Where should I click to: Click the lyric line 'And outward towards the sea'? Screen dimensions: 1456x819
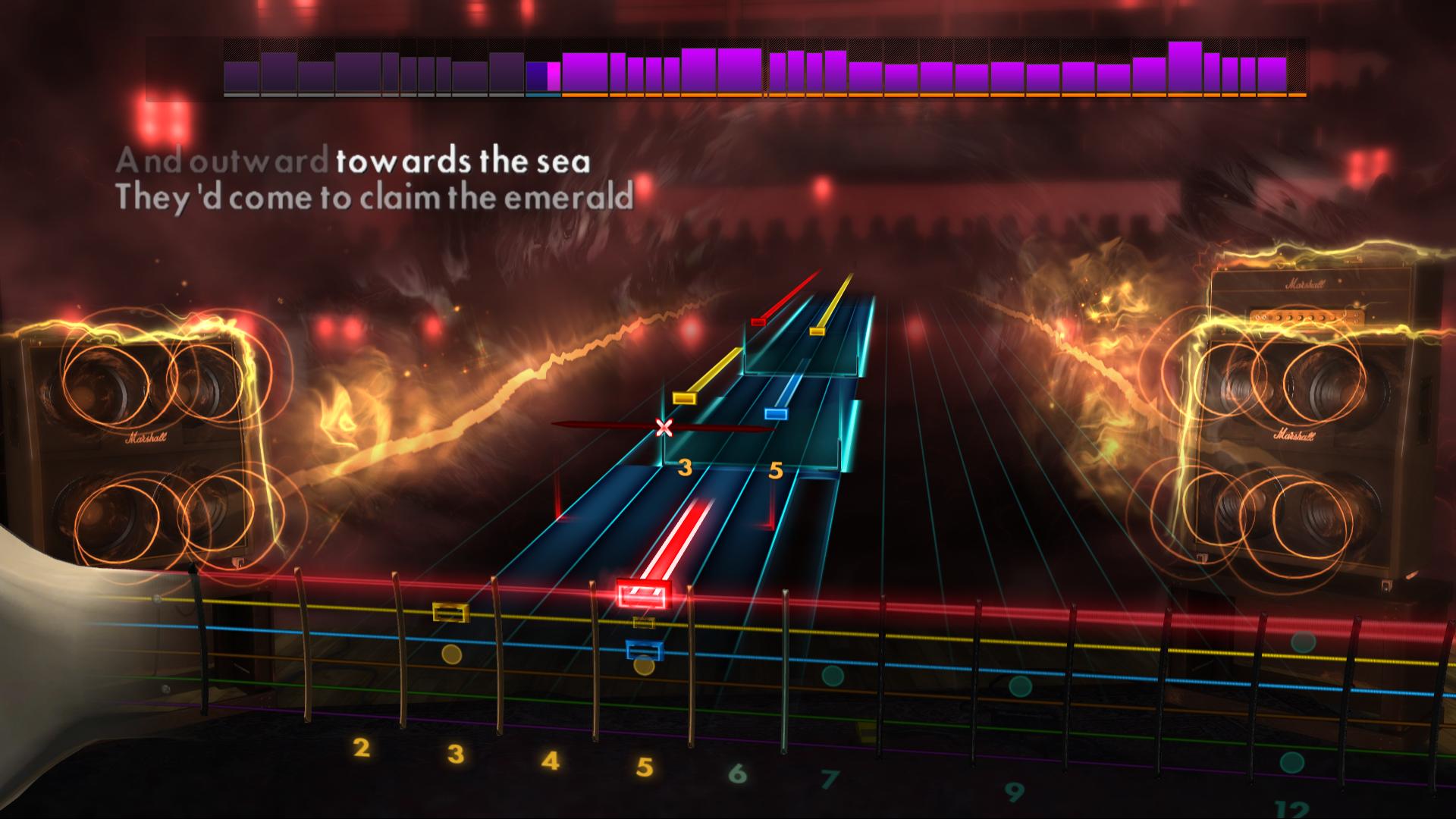pyautogui.click(x=356, y=160)
